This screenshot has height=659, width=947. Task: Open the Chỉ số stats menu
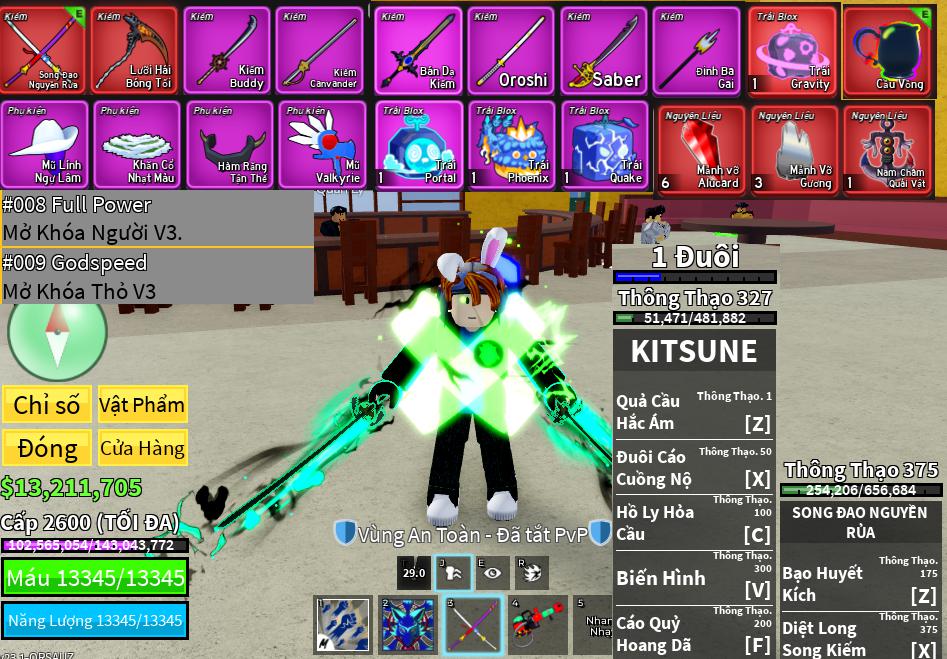point(47,404)
